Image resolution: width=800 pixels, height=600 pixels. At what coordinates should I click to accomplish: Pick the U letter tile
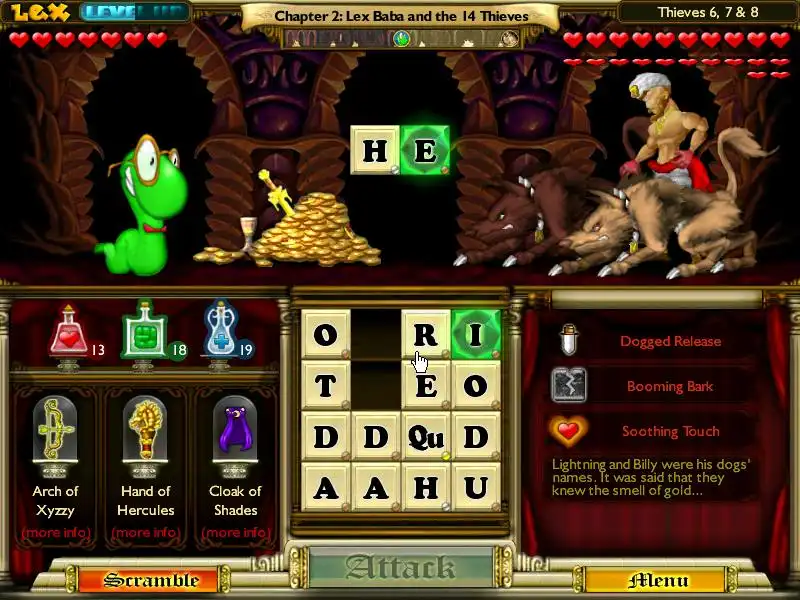point(476,487)
